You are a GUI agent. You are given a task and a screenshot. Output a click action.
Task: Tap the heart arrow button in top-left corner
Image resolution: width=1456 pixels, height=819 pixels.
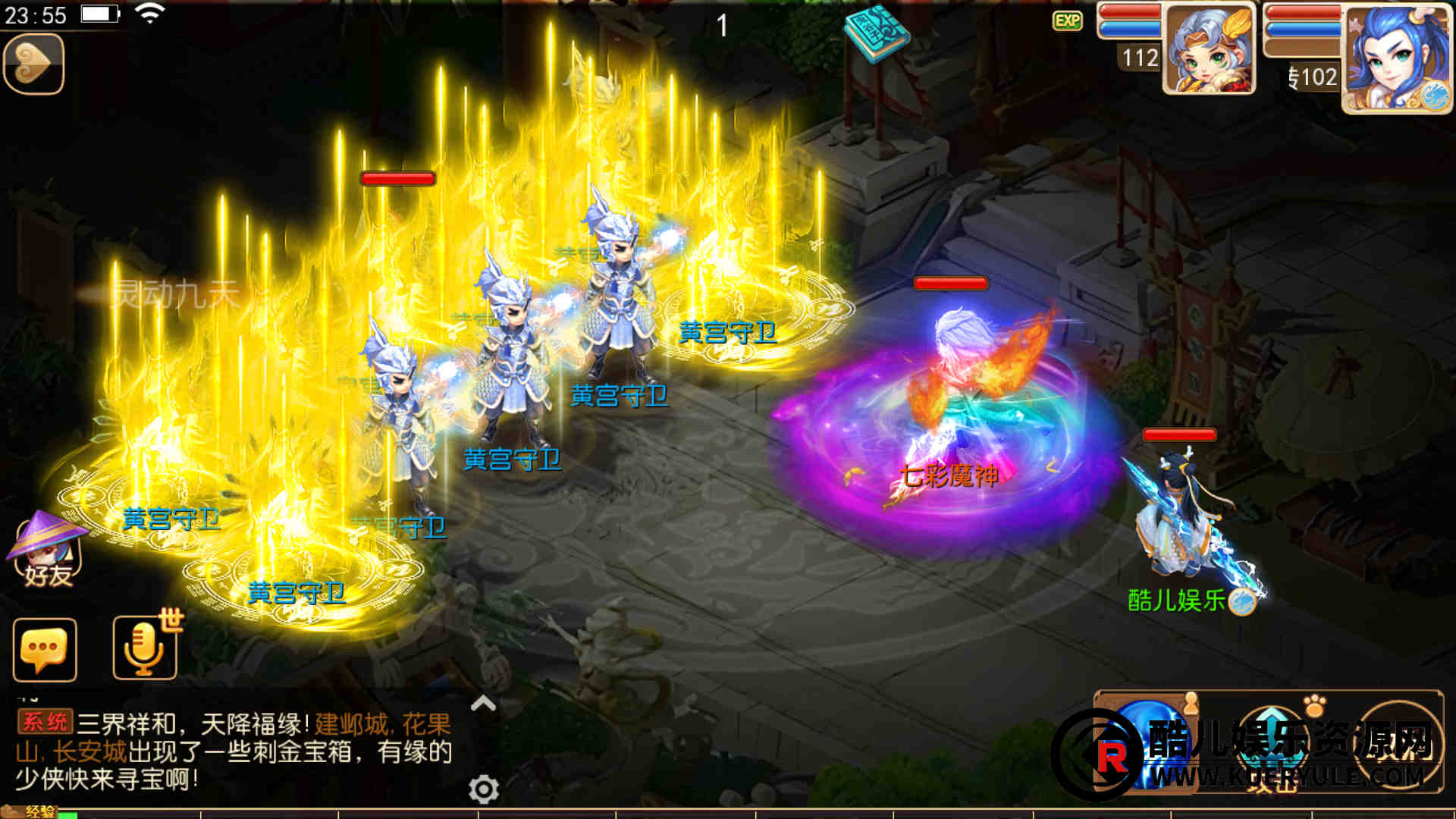pos(33,64)
